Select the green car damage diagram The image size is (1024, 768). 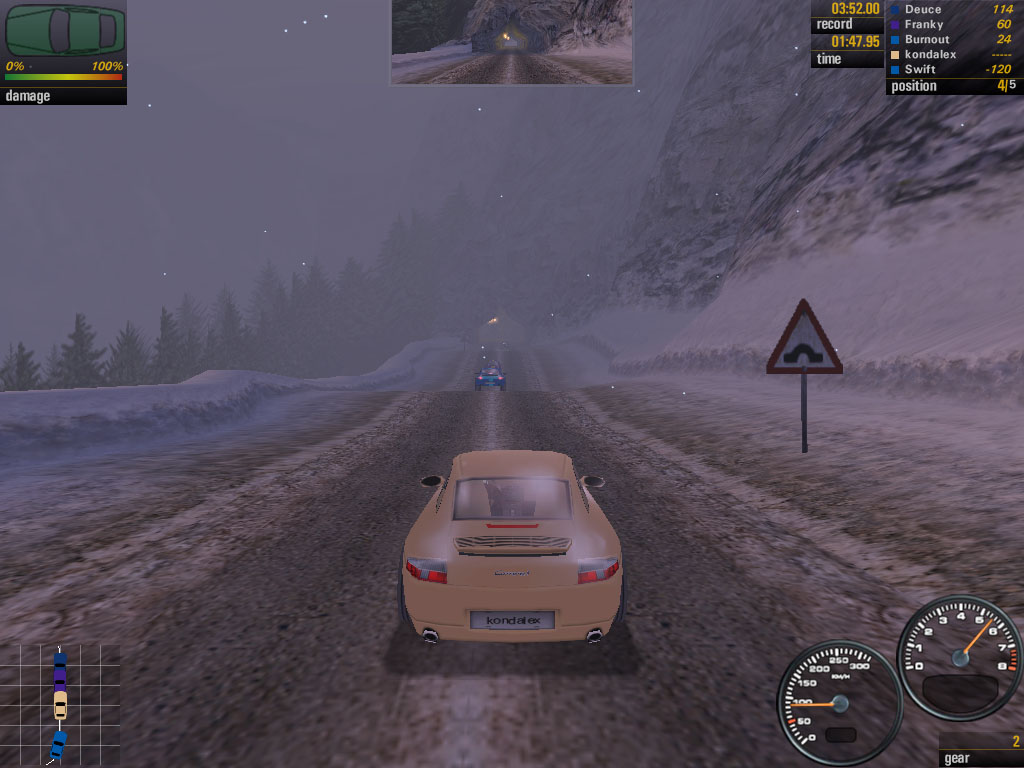click(x=65, y=31)
